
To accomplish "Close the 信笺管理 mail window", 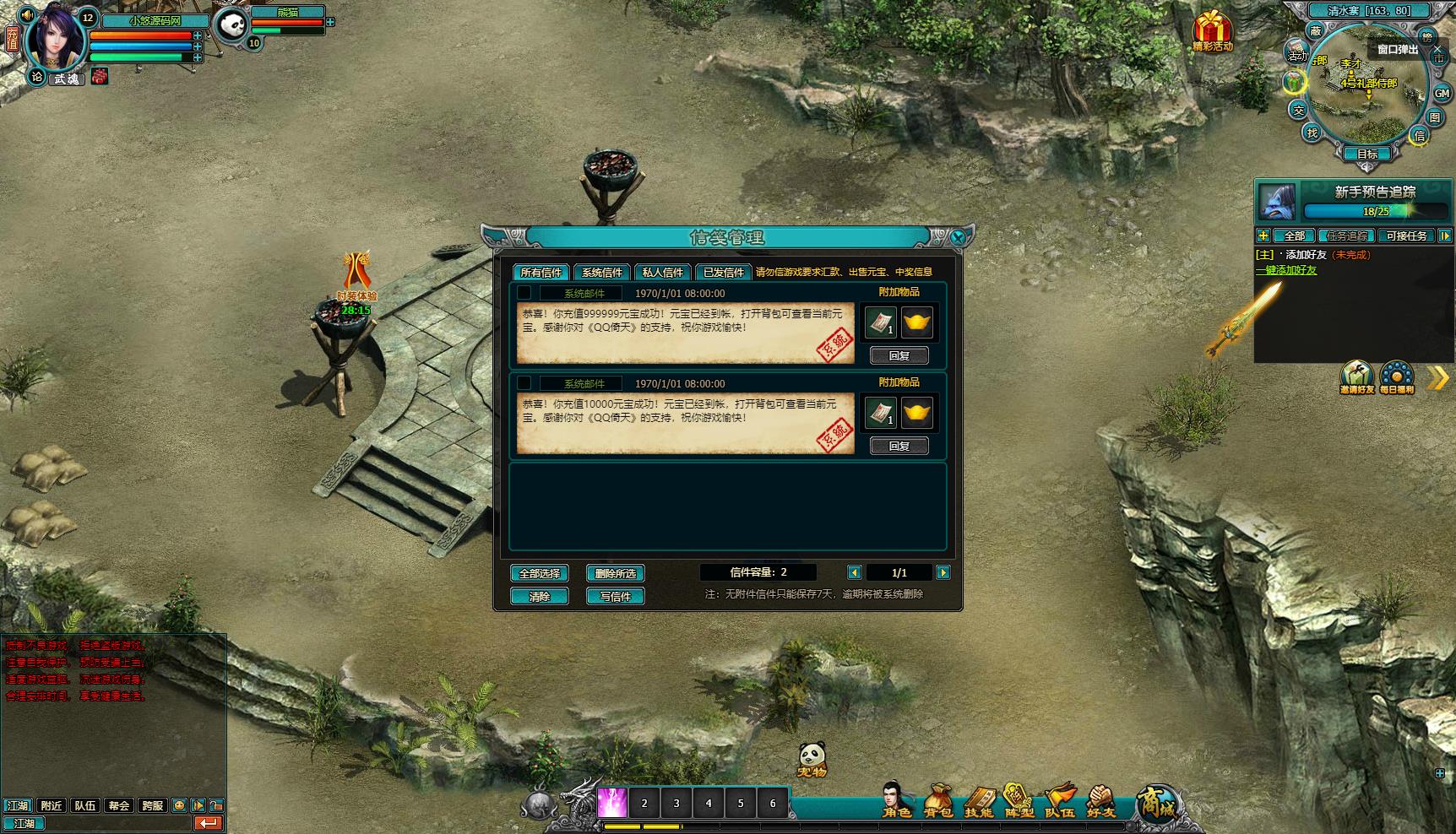I will coord(958,238).
